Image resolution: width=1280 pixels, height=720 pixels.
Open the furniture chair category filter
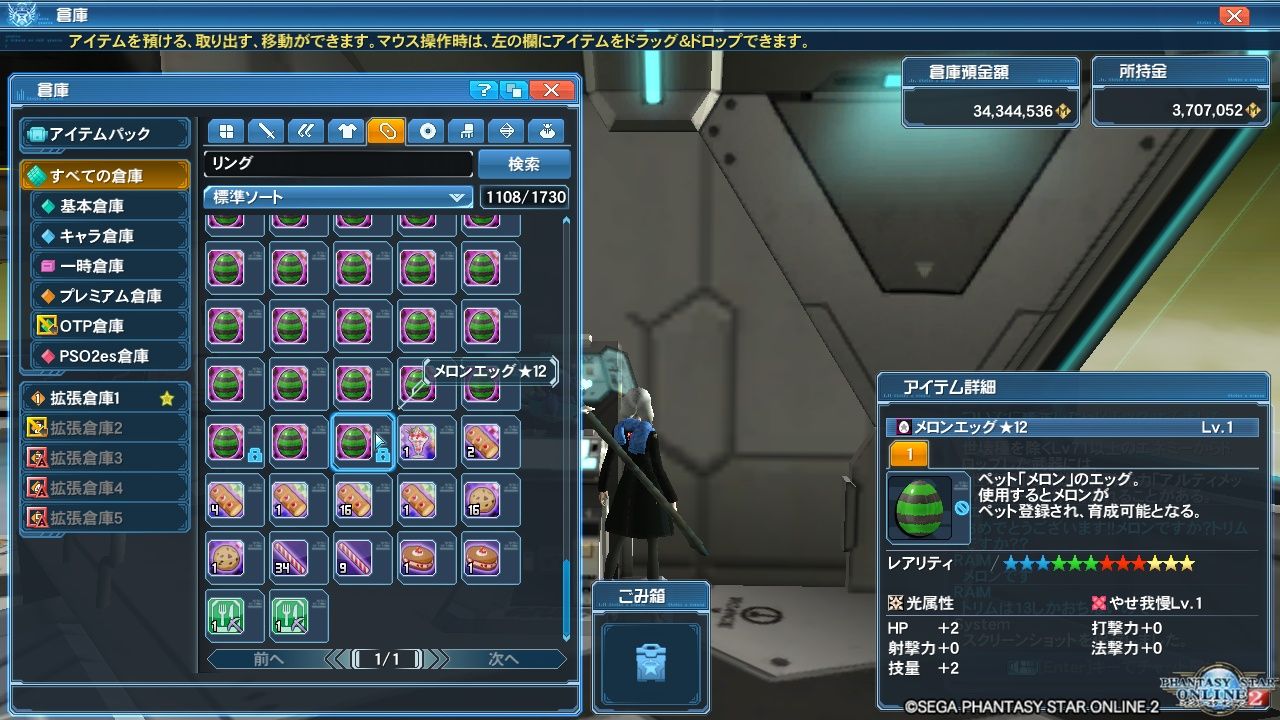coord(467,131)
